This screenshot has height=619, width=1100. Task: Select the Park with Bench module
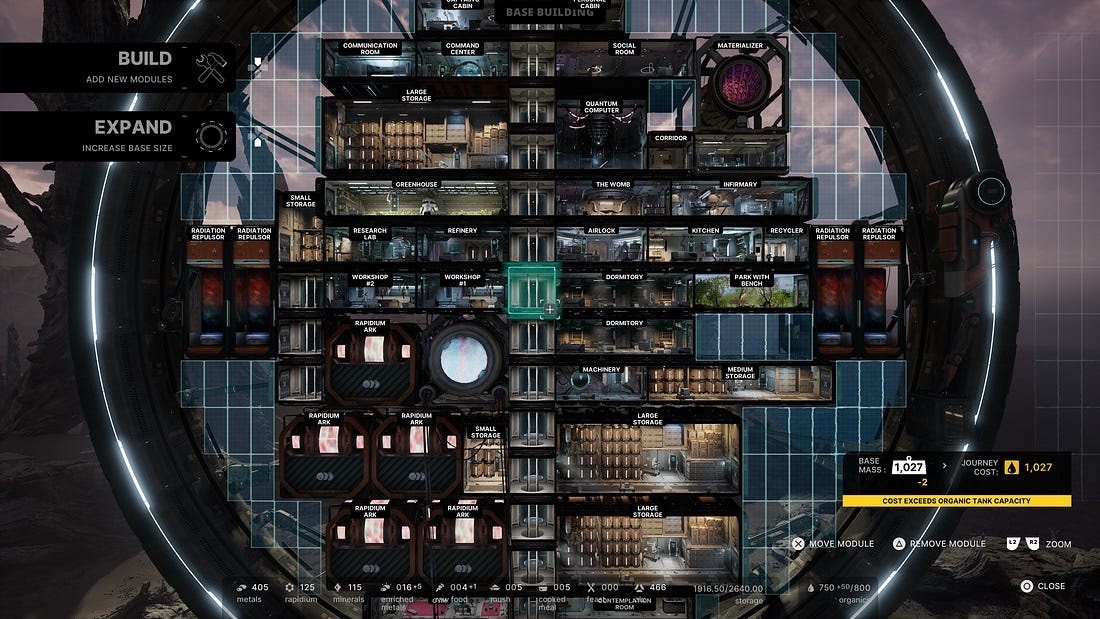(751, 291)
